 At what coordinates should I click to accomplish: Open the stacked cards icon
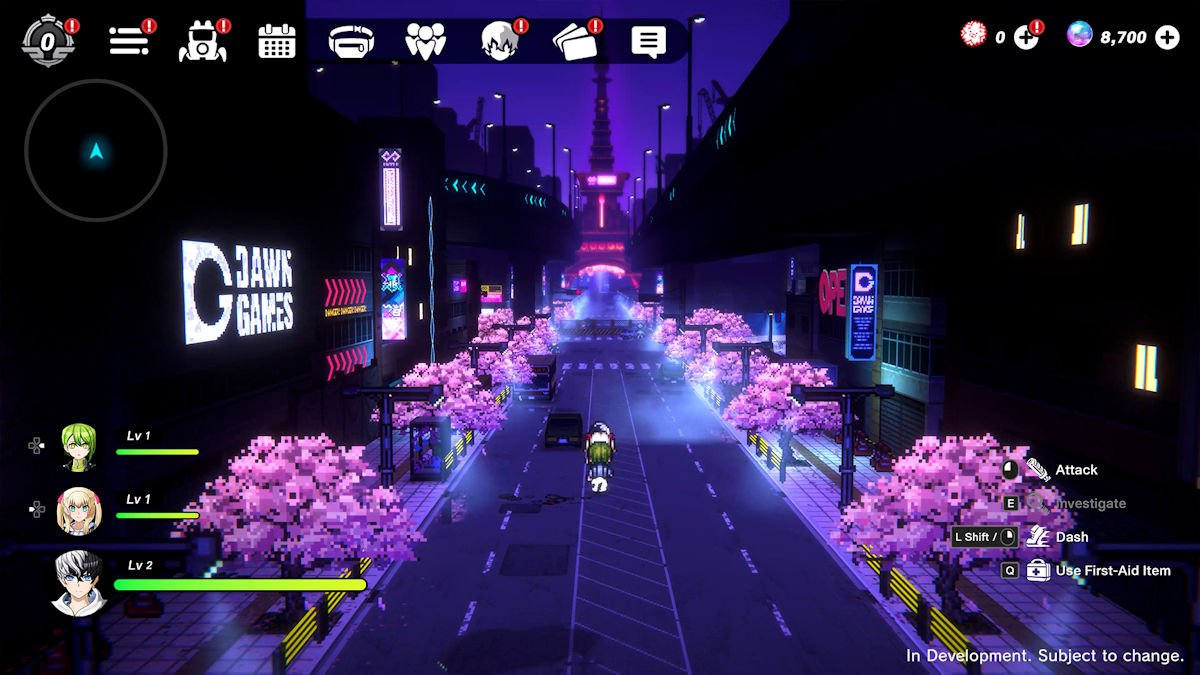pyautogui.click(x=574, y=41)
